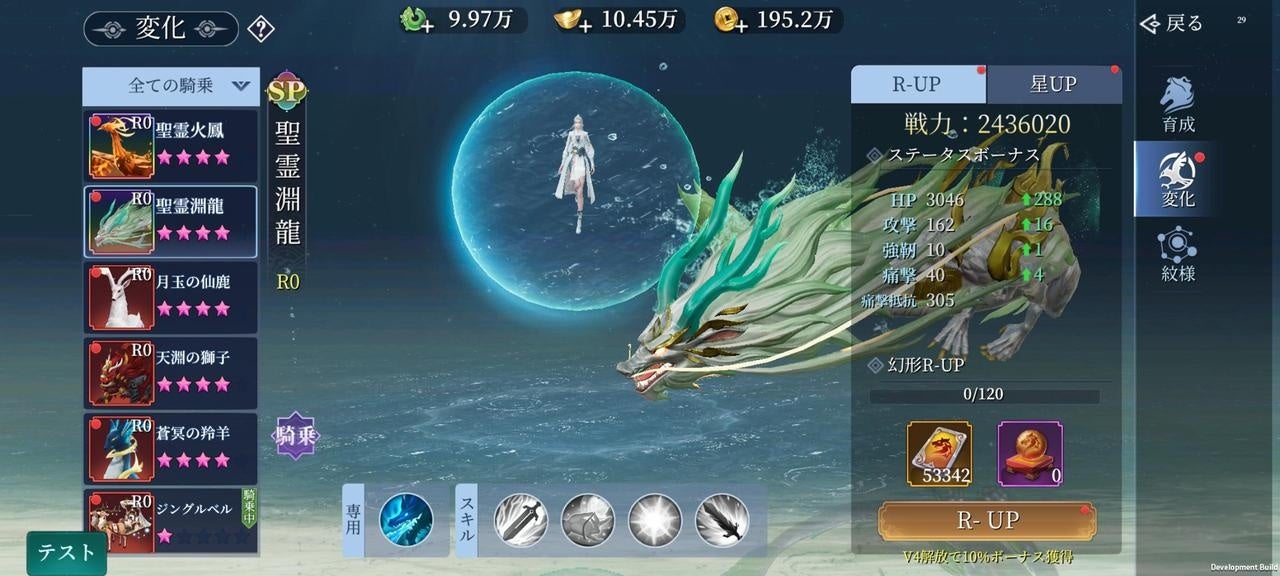Click the テスト button
Screen dimensions: 1280x576
[x=66, y=552]
